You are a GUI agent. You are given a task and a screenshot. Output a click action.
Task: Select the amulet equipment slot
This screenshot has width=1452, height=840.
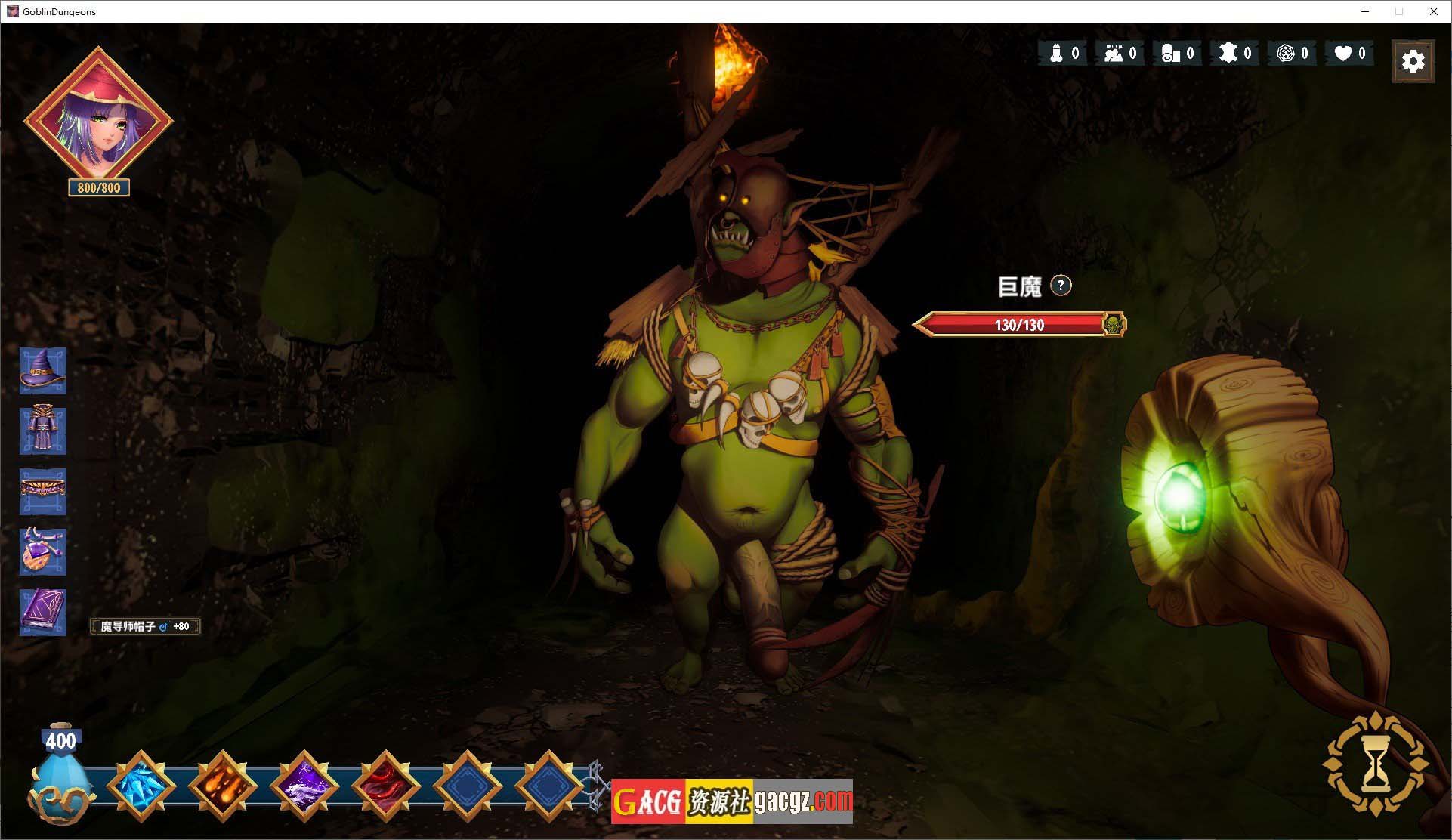43,551
